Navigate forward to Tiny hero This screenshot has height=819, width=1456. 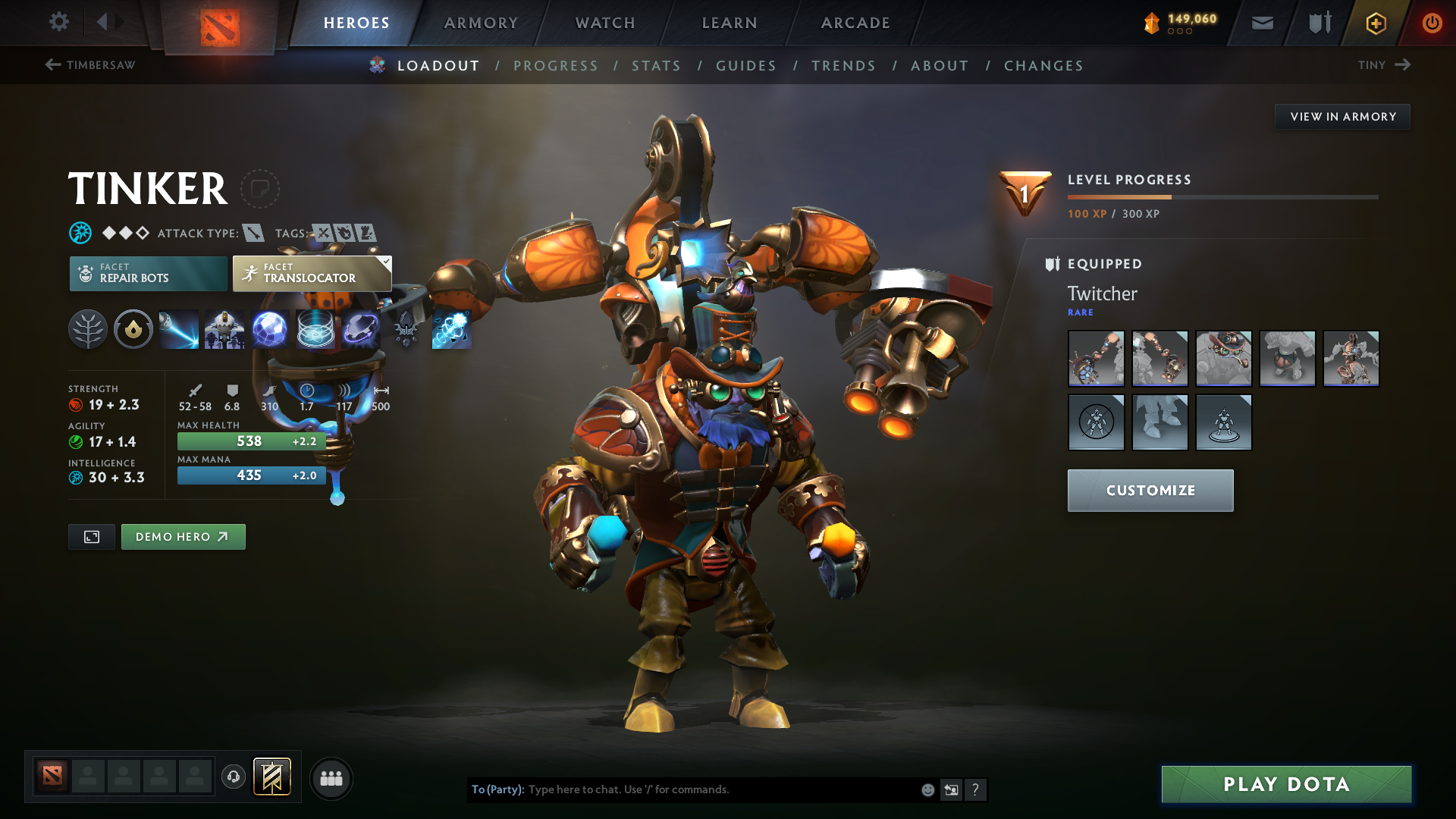[1385, 65]
